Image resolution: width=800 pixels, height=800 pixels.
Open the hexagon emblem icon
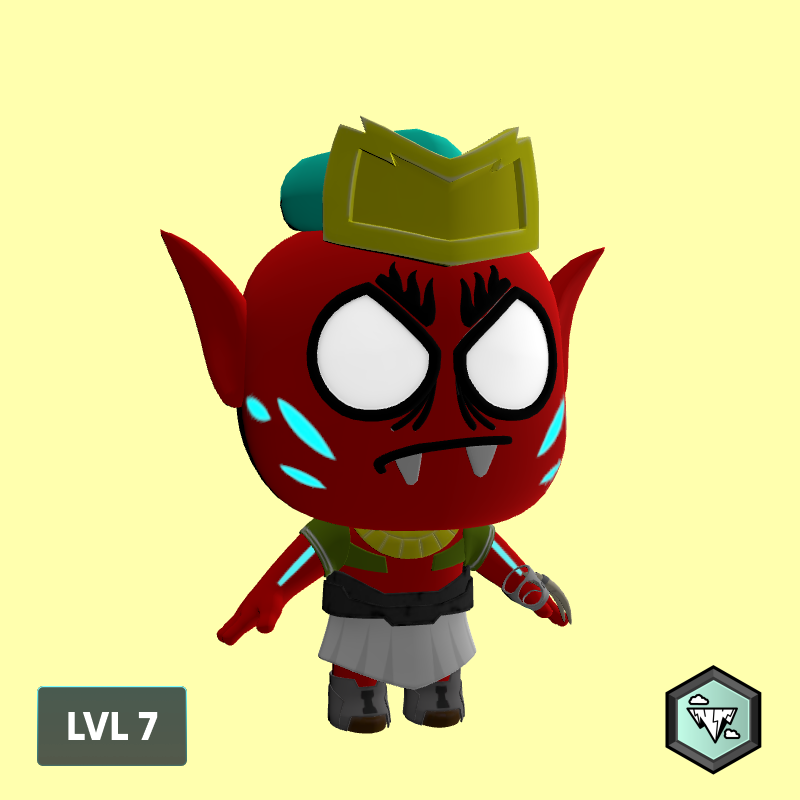pos(713,719)
